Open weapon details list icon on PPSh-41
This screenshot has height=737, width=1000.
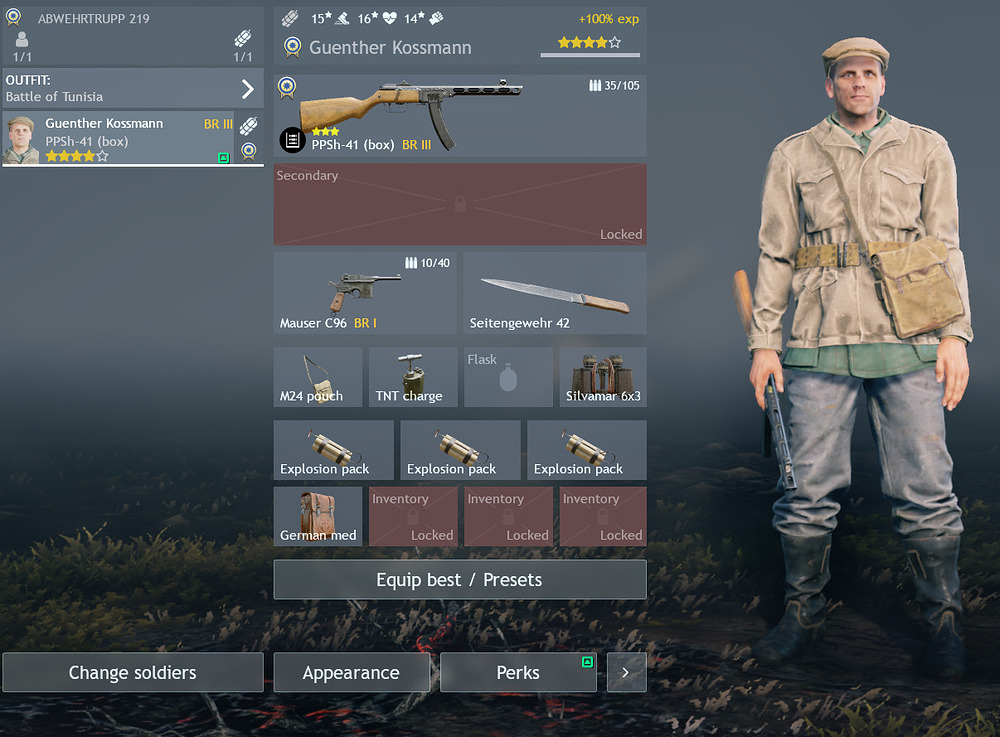[292, 140]
